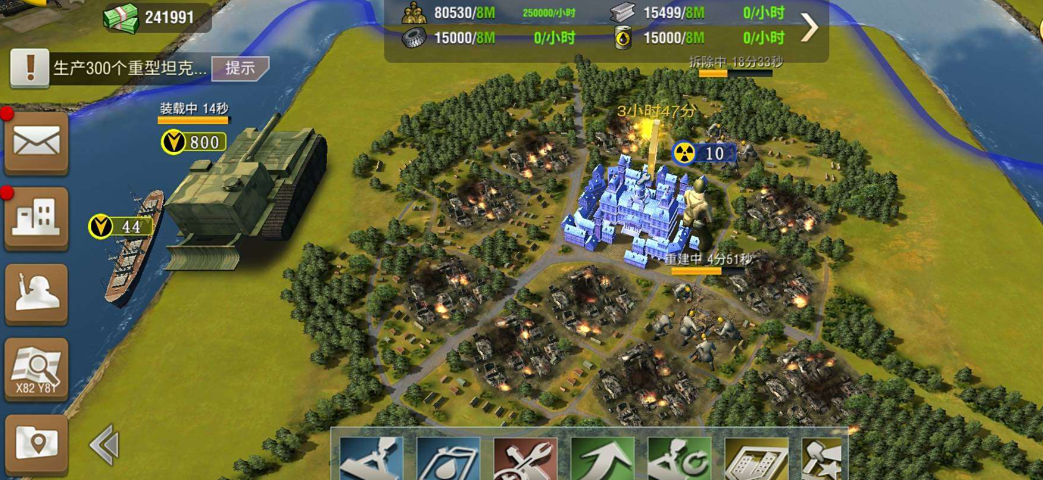Tap the nuclear badge showing 10

(704, 153)
